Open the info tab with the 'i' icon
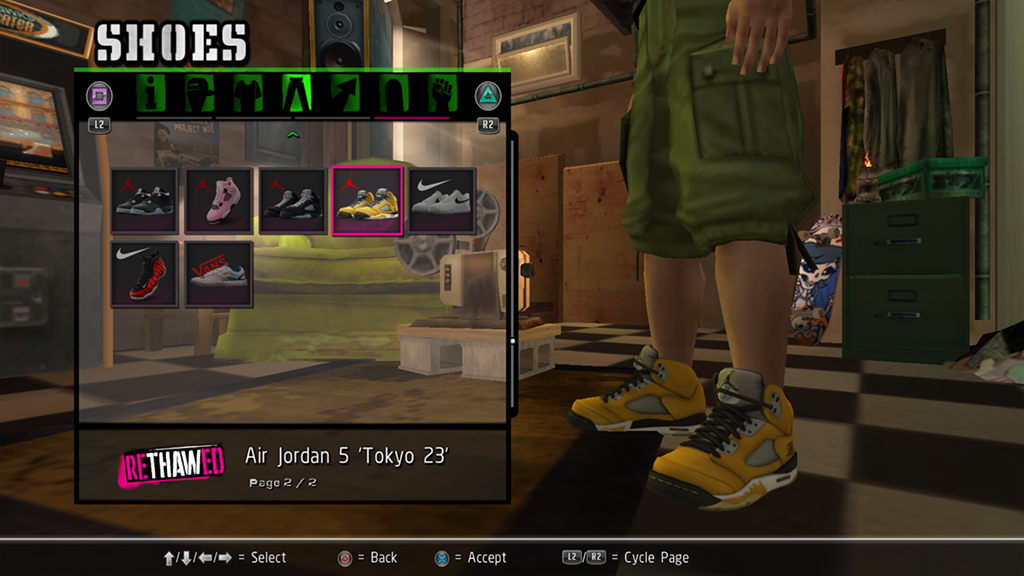 coord(152,95)
